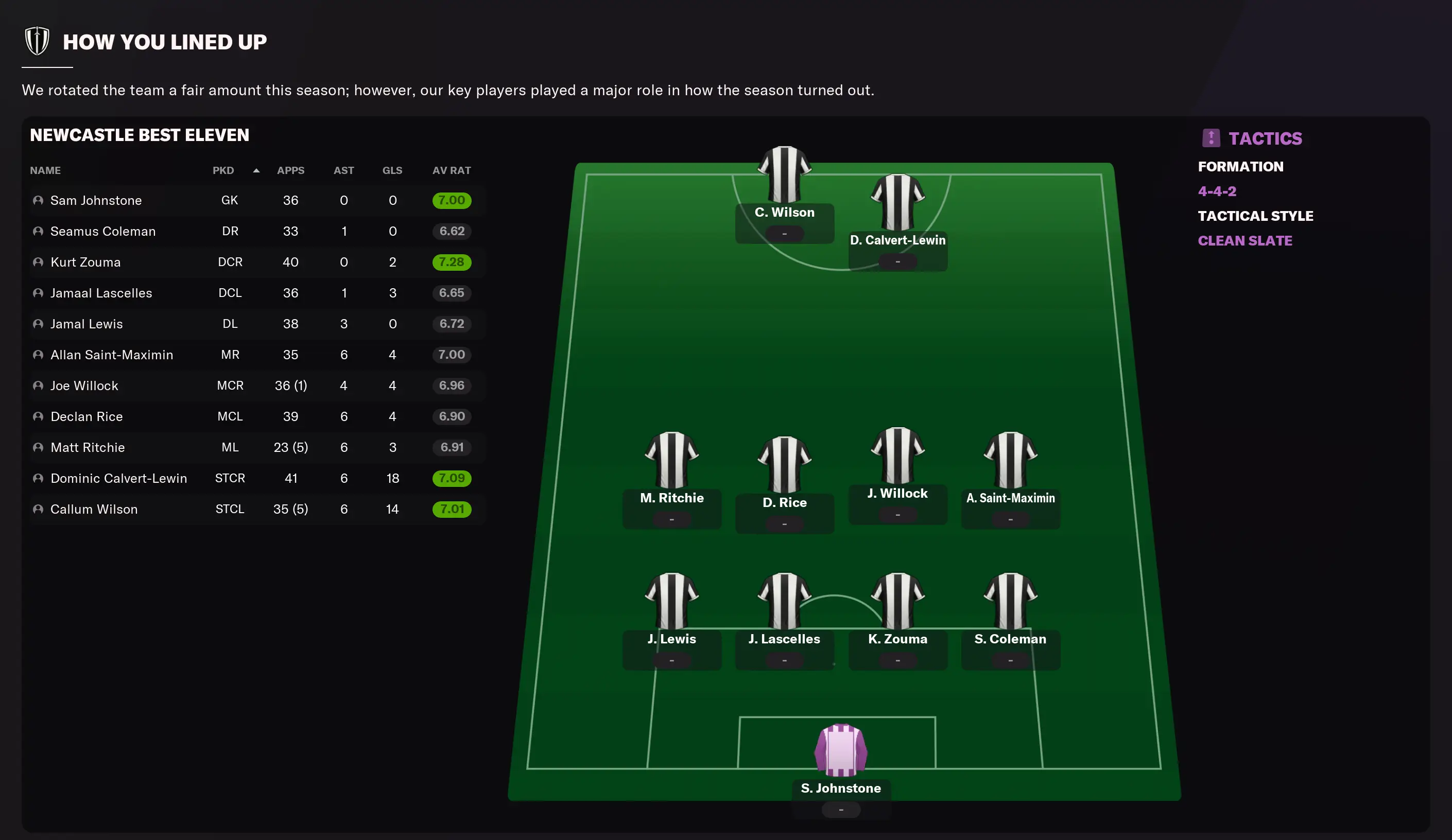Choose Allan Saint-Maximin from the best eleven list
Screen dimensions: 1452x840
[111, 355]
